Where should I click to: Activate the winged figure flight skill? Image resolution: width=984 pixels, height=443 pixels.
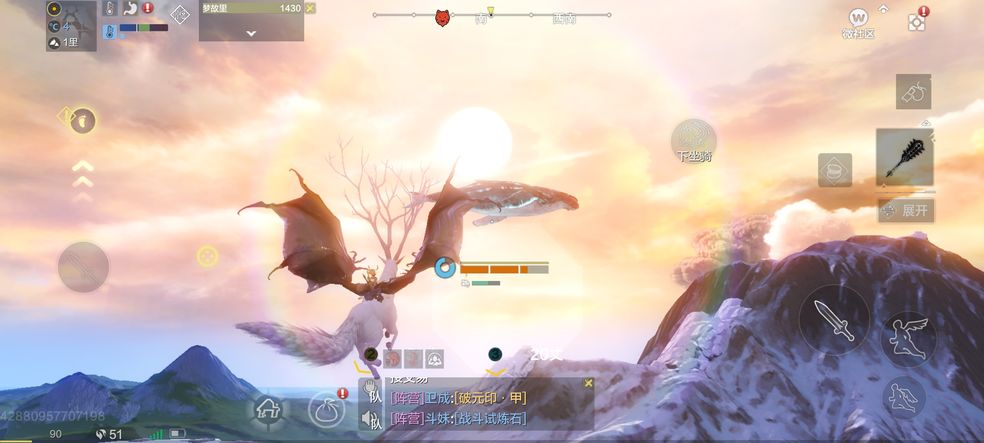(x=908, y=338)
